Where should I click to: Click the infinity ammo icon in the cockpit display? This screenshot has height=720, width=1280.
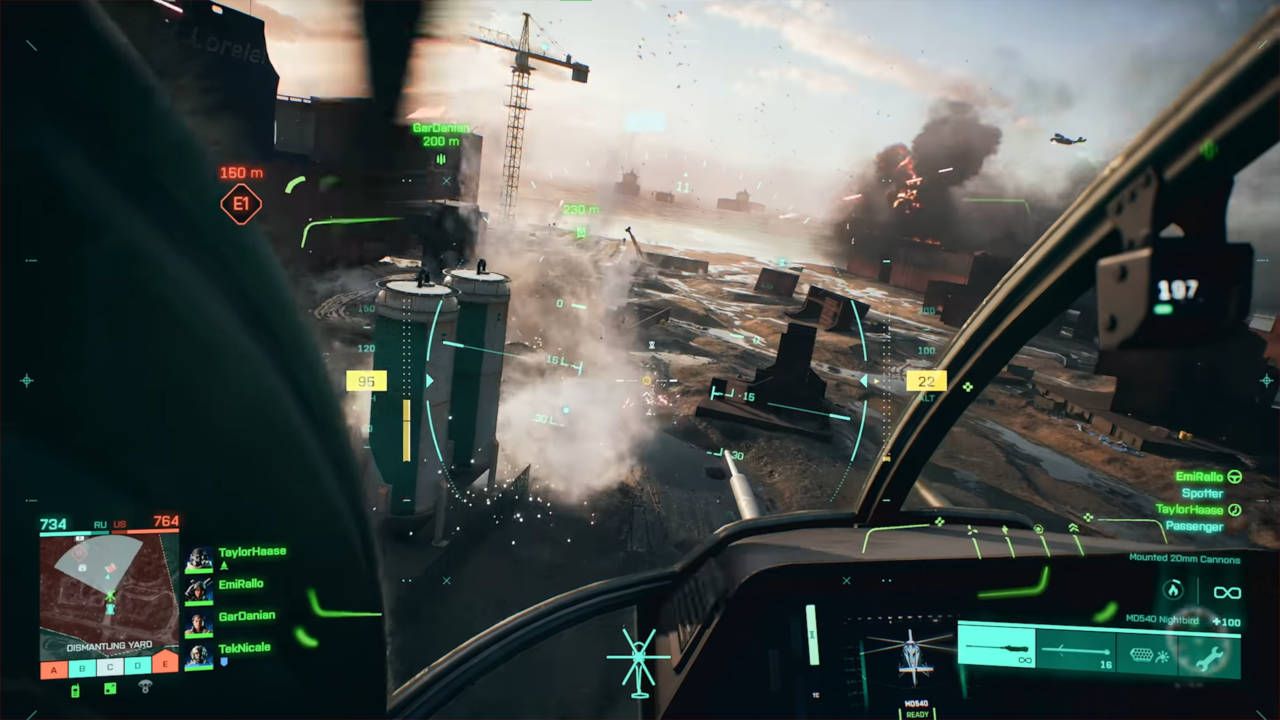1226,591
